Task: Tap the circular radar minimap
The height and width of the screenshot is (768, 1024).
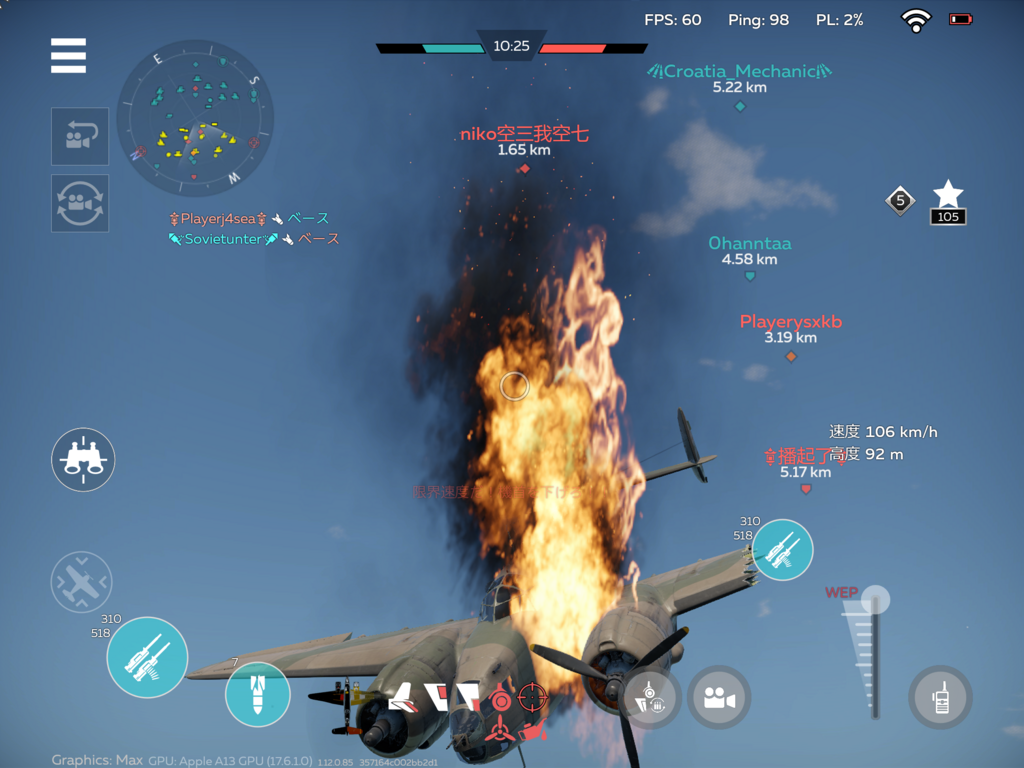Action: (195, 118)
